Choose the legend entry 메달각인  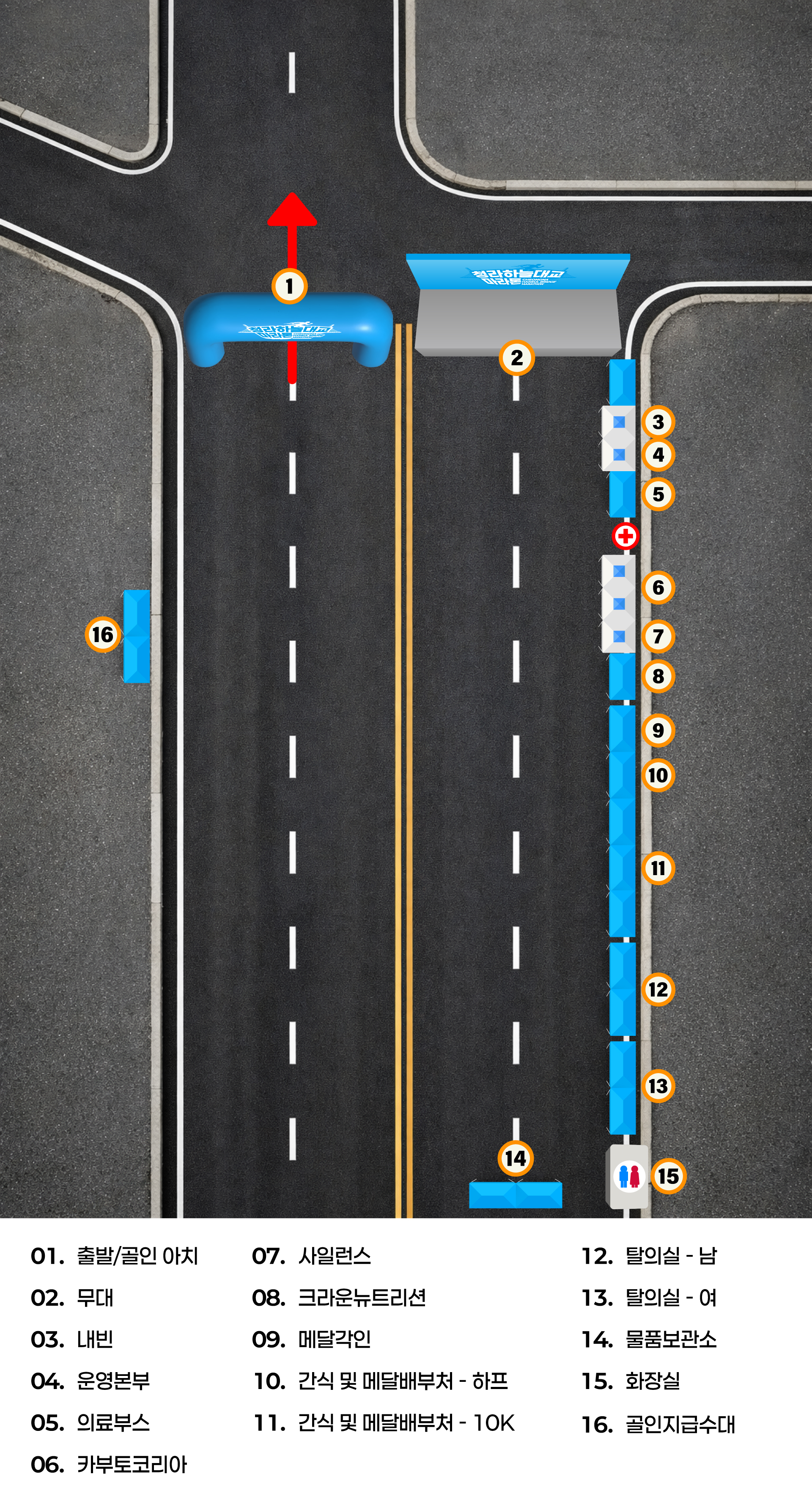(x=312, y=1340)
